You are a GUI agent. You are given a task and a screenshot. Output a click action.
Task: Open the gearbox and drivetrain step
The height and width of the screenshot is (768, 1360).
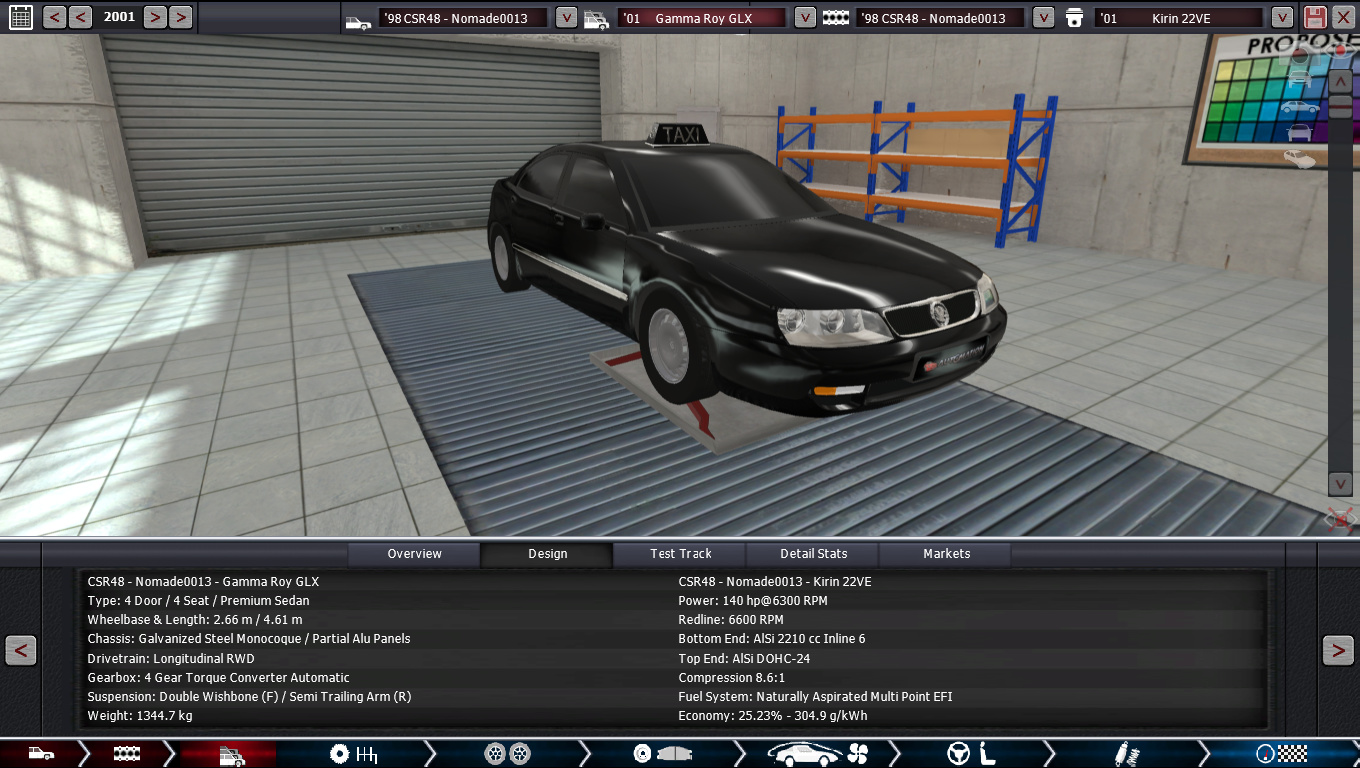pyautogui.click(x=353, y=754)
